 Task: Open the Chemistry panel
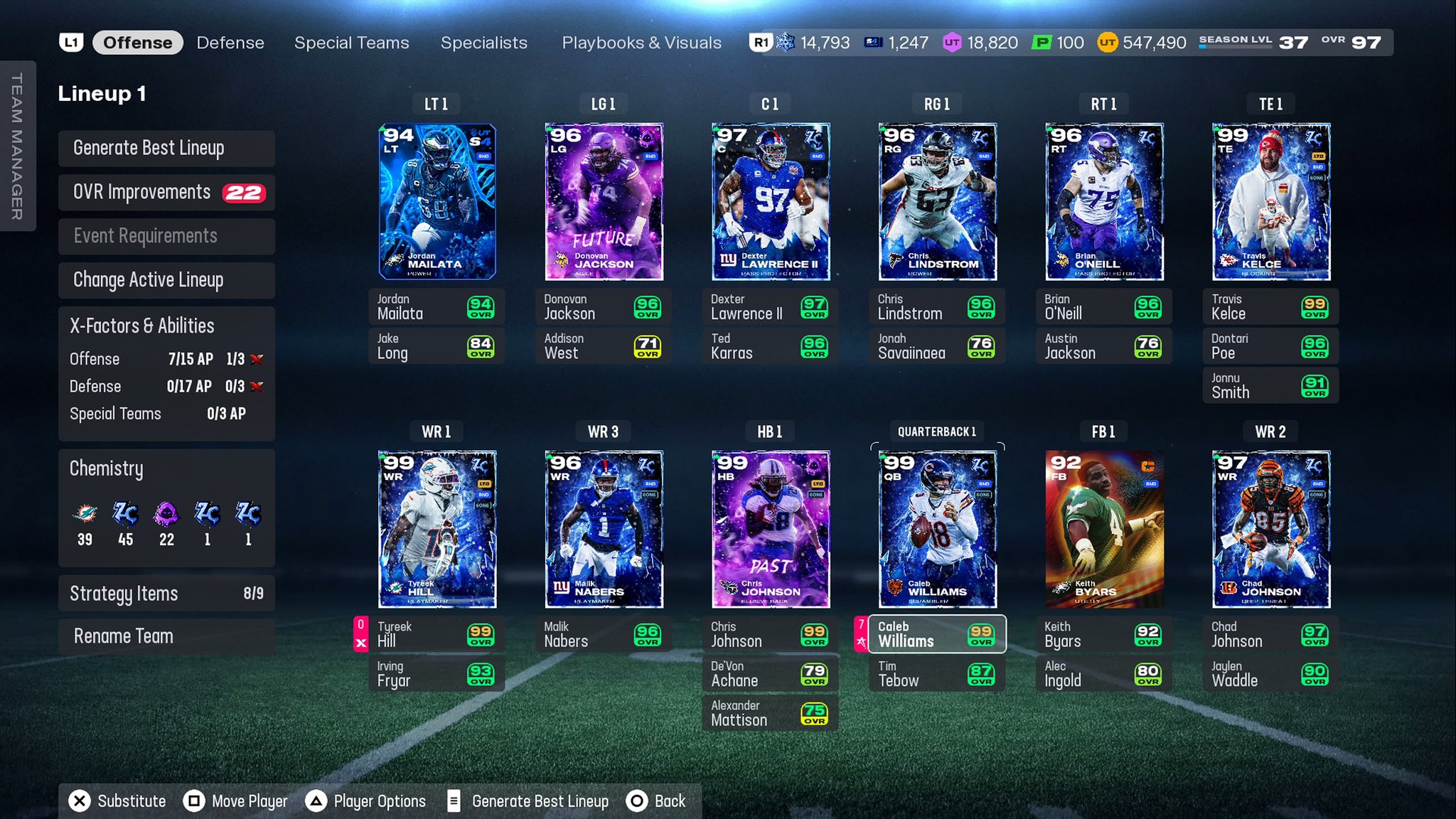point(166,508)
